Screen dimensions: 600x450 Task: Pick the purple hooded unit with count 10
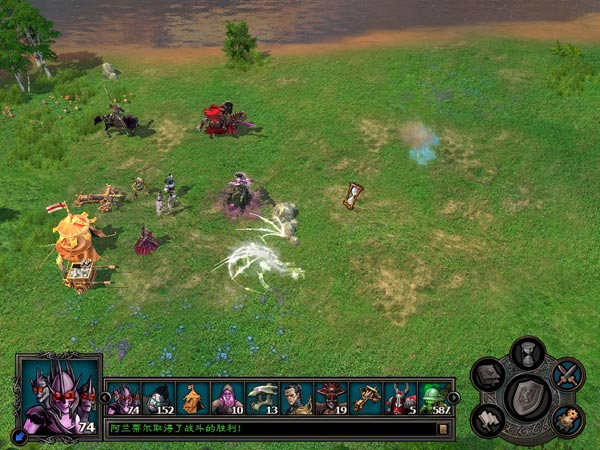coord(228,399)
